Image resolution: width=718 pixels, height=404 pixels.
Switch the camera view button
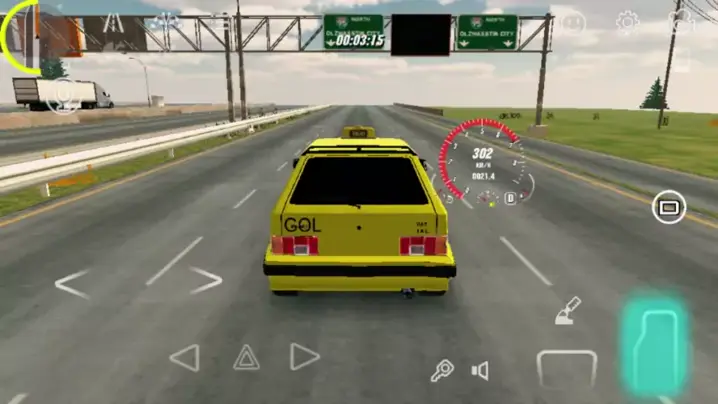[x=668, y=208]
